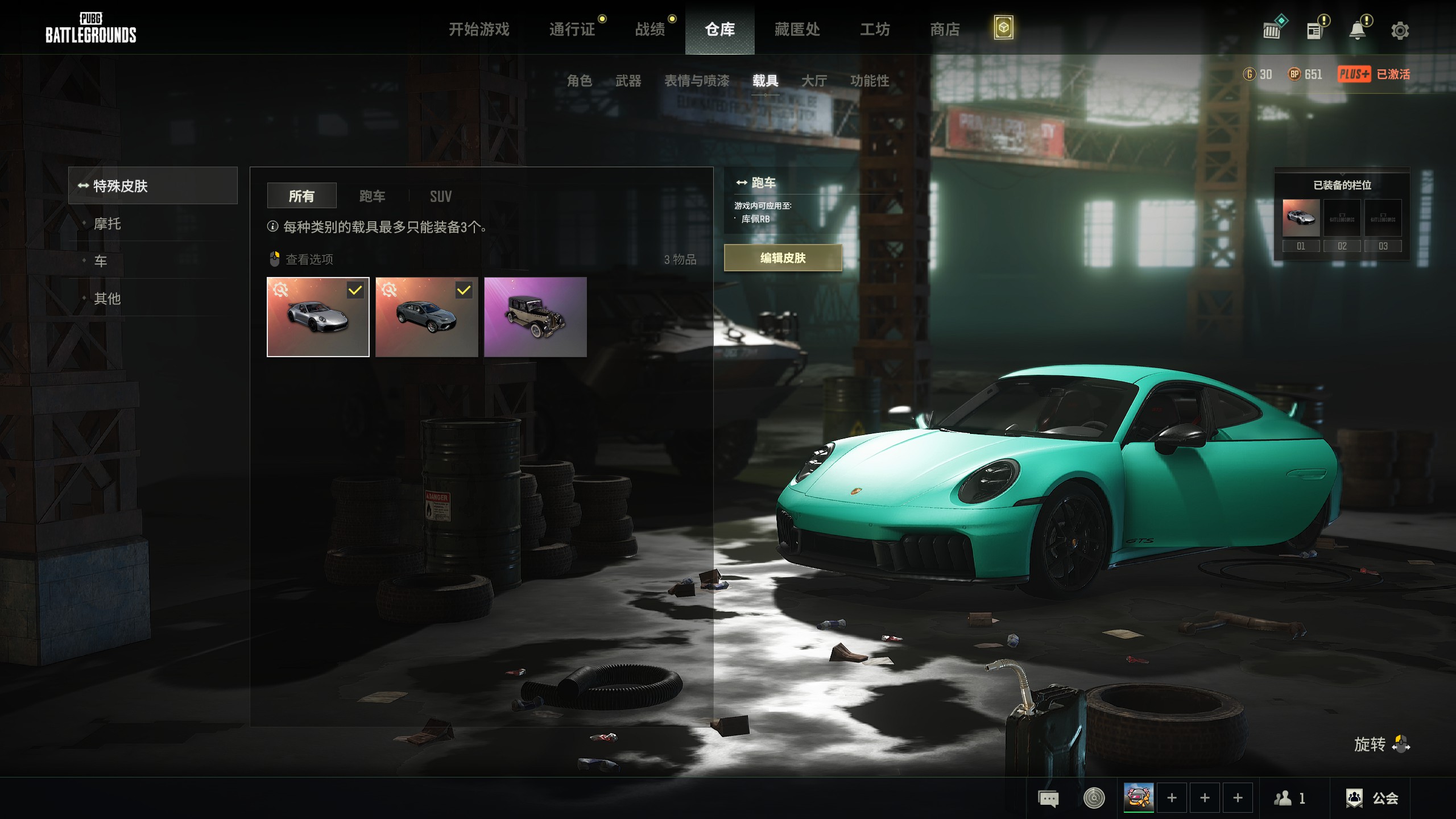Open the 战绩 page
The image size is (1456, 819).
tap(650, 29)
